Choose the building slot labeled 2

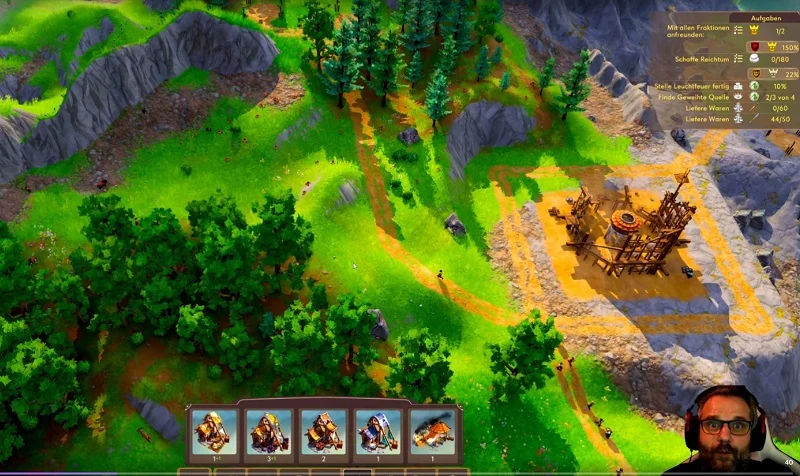point(323,433)
